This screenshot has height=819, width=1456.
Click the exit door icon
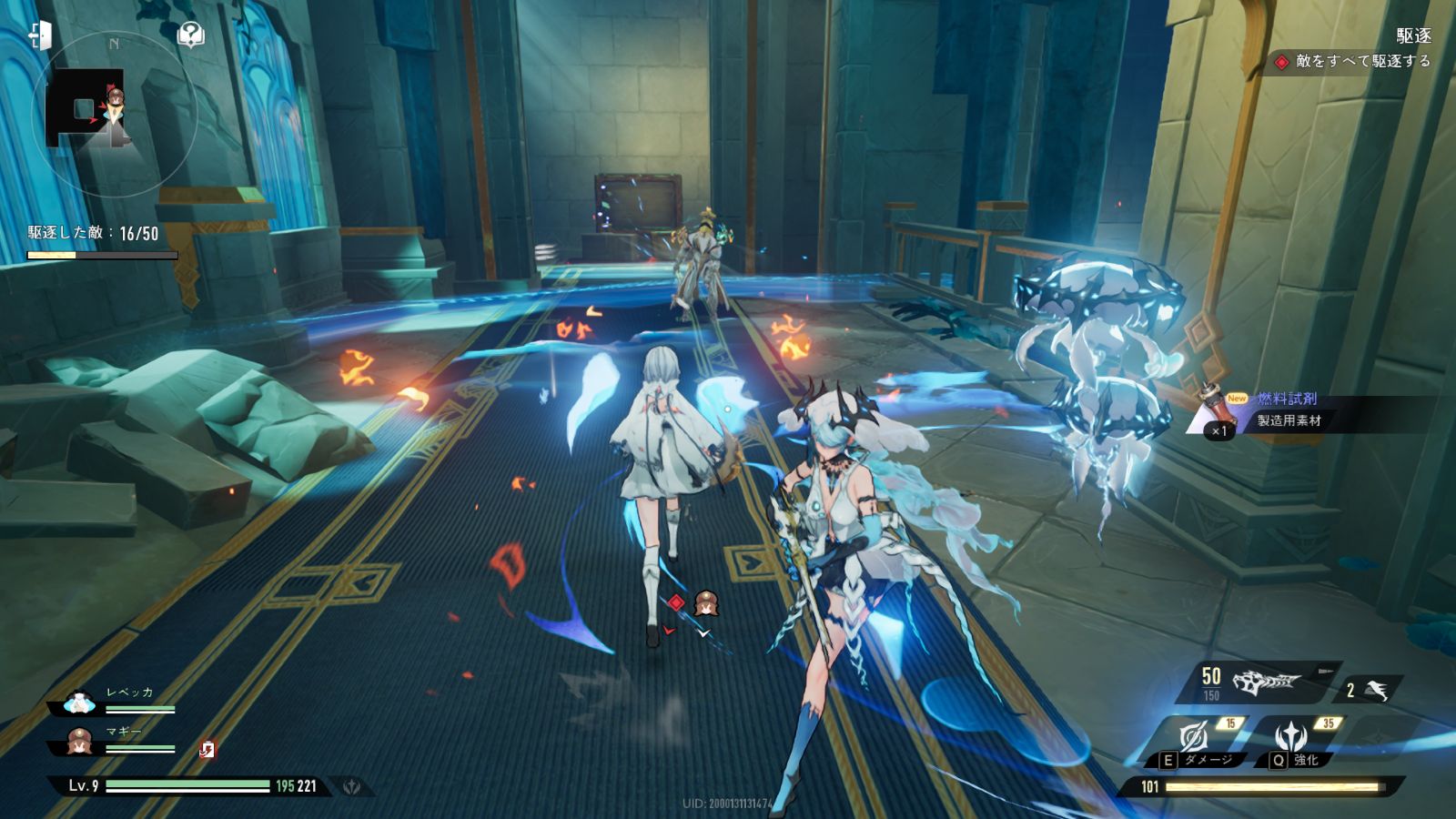coord(40,35)
